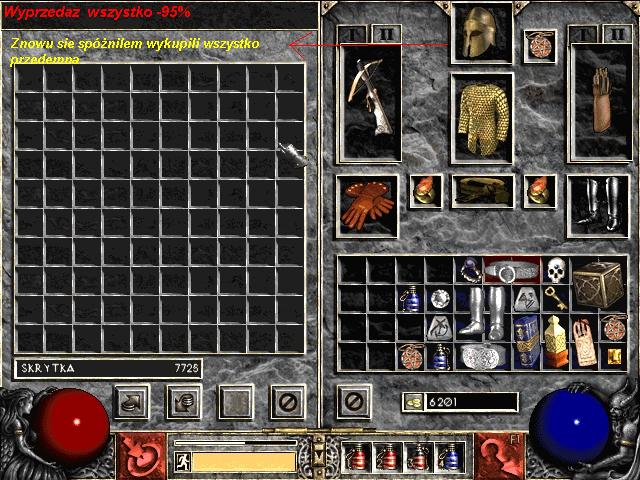Click the inventory gold coin button

(411, 402)
